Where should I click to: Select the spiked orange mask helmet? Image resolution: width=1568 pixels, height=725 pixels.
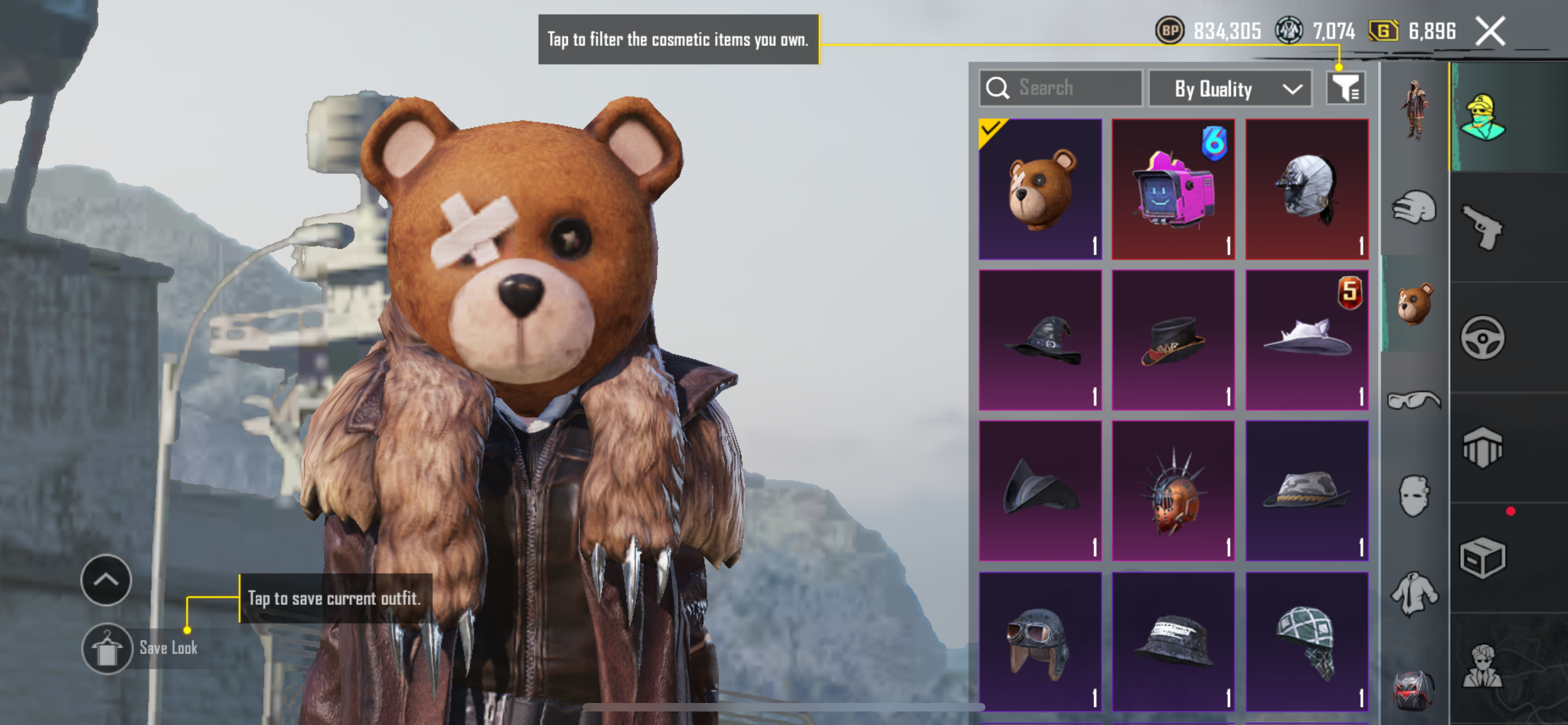click(1173, 491)
